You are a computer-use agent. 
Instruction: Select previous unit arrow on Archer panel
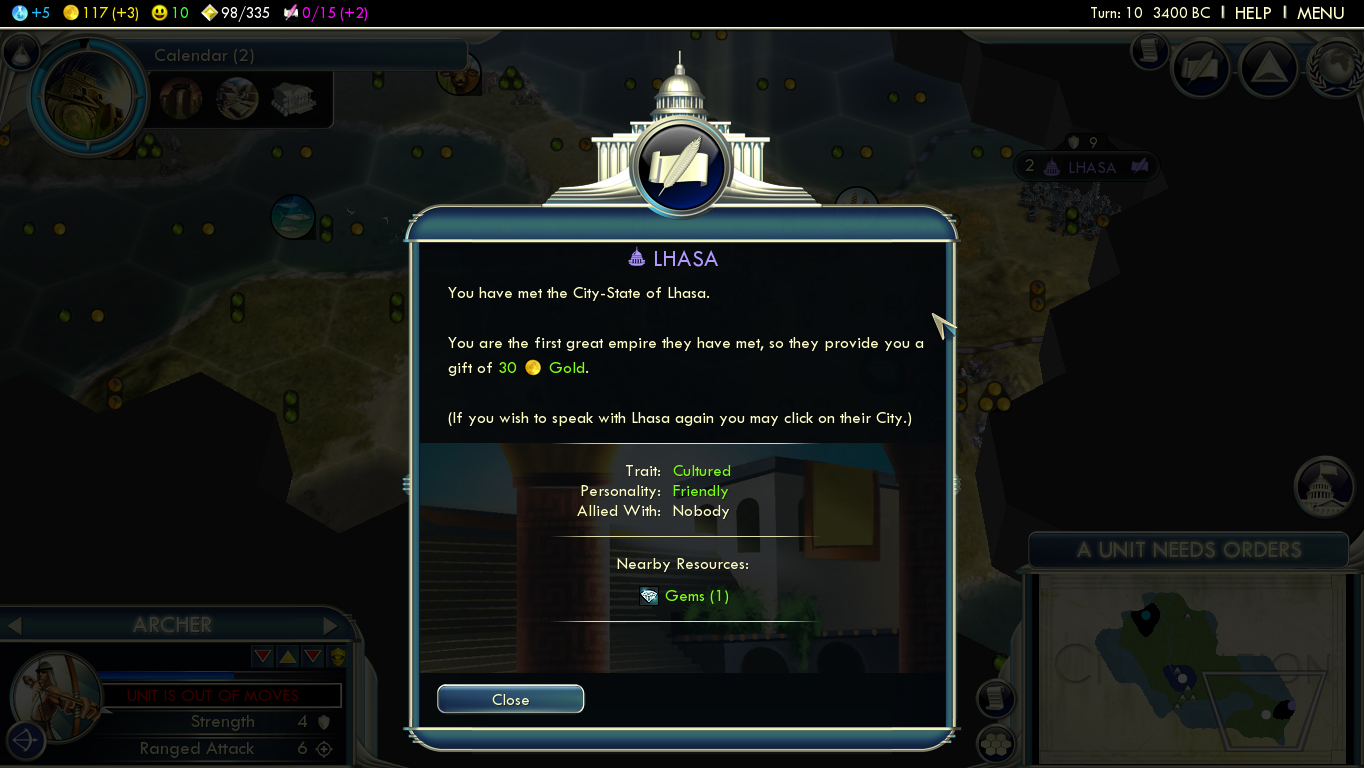click(x=15, y=626)
